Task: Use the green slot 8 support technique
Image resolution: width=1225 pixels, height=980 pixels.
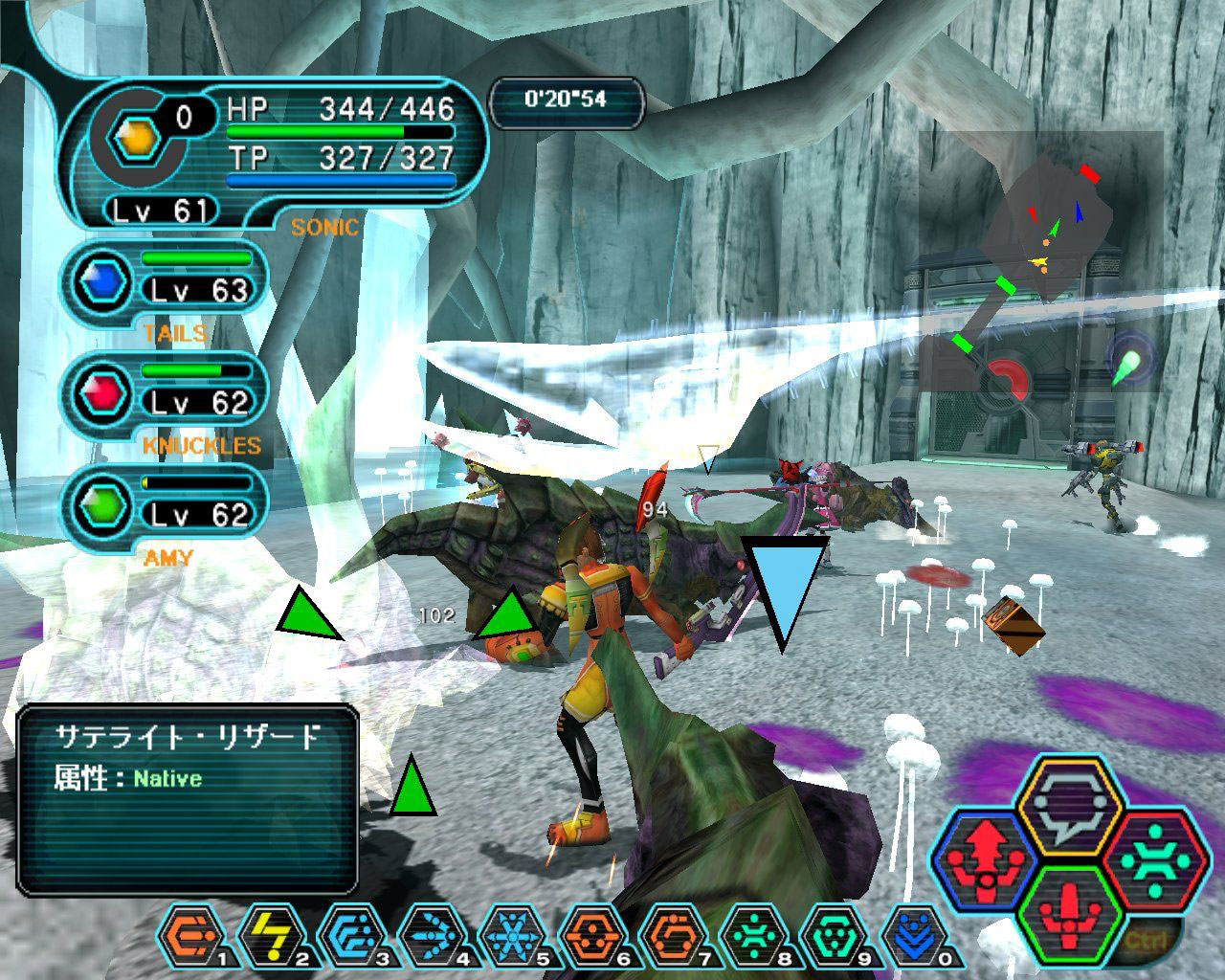Action: pyautogui.click(x=749, y=935)
